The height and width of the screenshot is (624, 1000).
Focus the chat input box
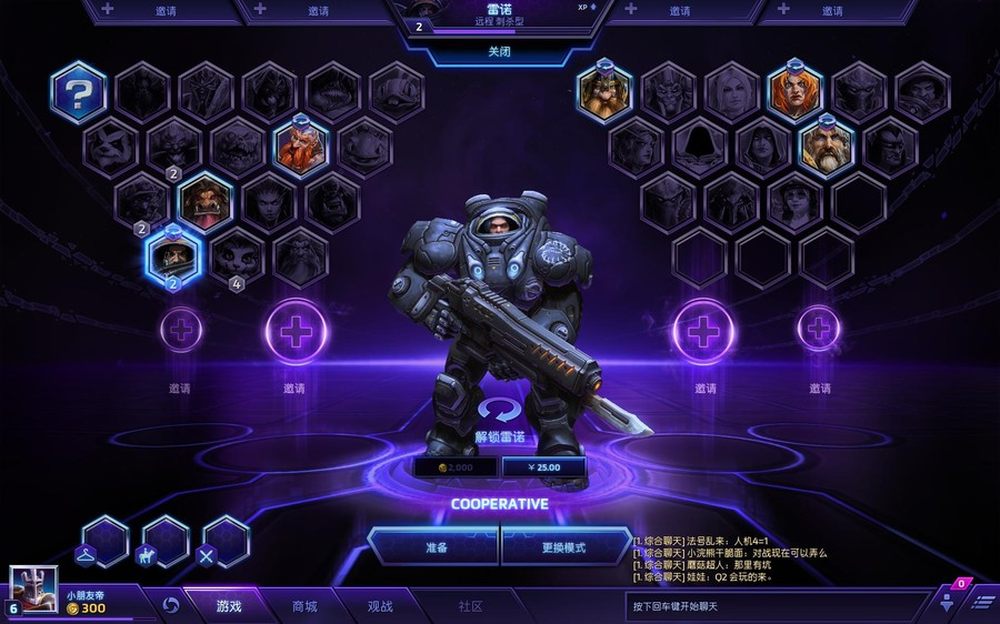tap(775, 606)
